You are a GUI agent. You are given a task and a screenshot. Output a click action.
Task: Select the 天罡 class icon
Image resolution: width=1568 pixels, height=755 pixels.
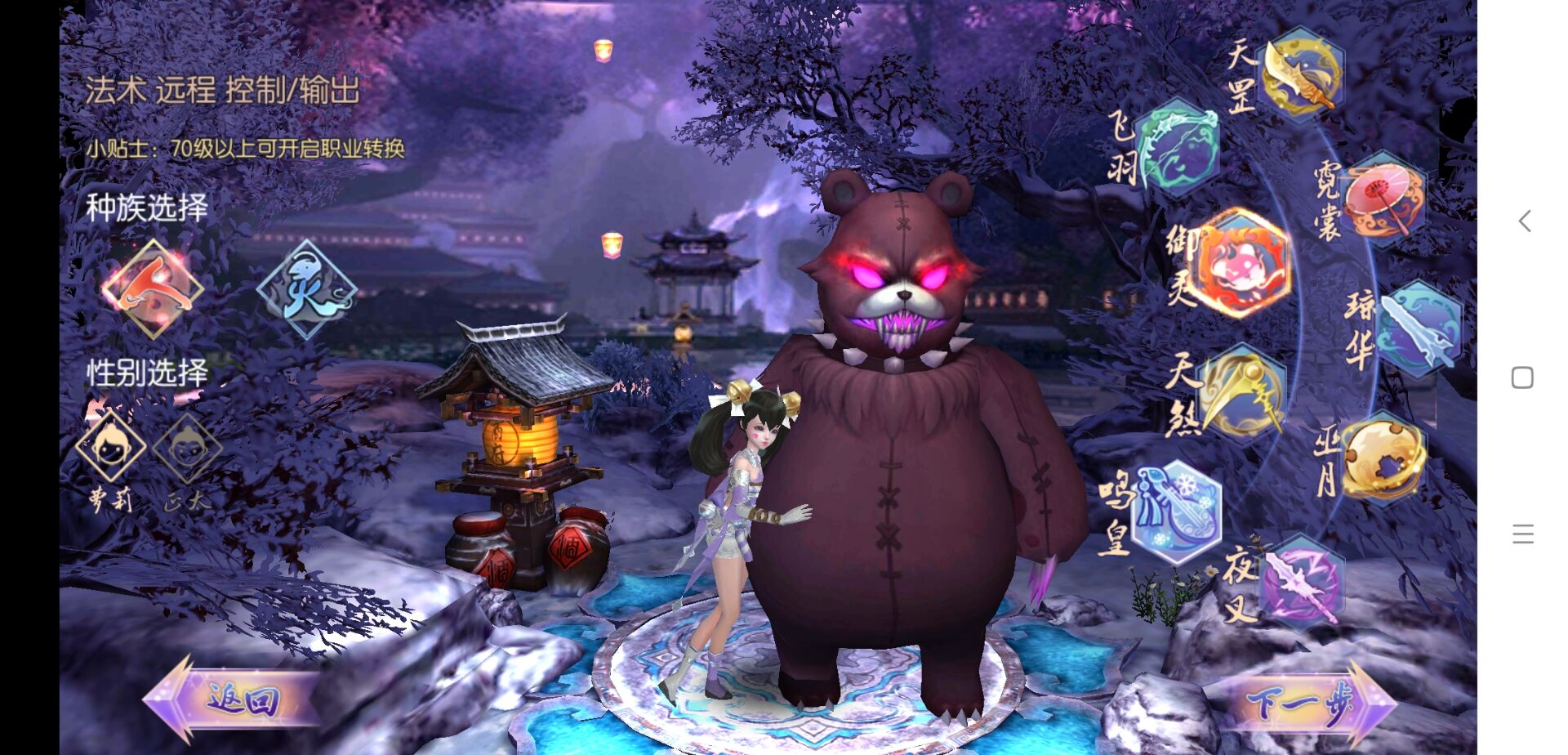(1301, 74)
